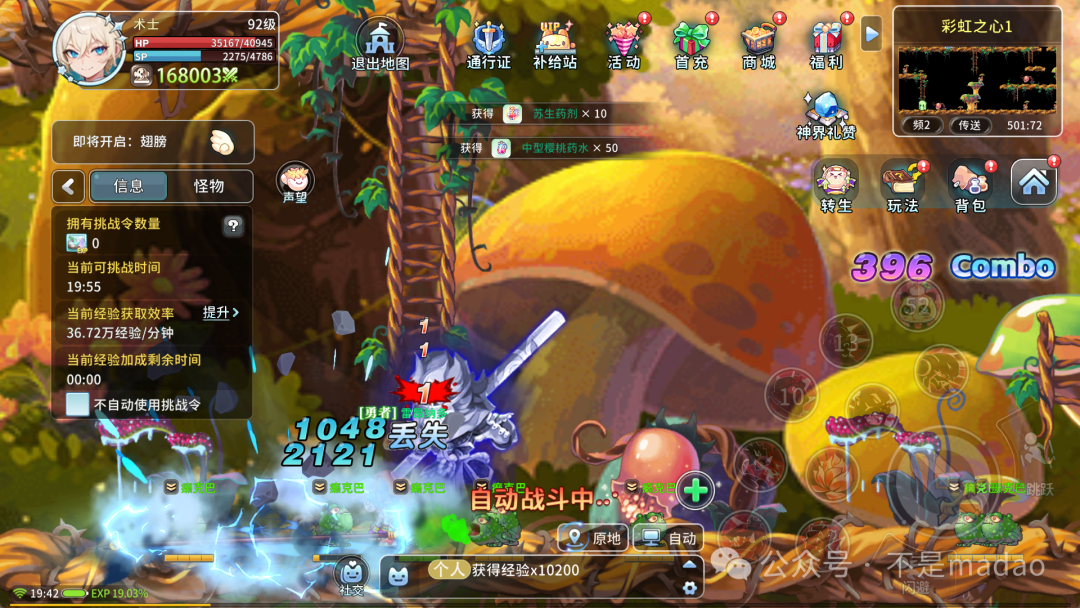Toggle the 自动 auto battle button
Viewport: 1080px width, 608px height.
pyautogui.click(x=670, y=538)
